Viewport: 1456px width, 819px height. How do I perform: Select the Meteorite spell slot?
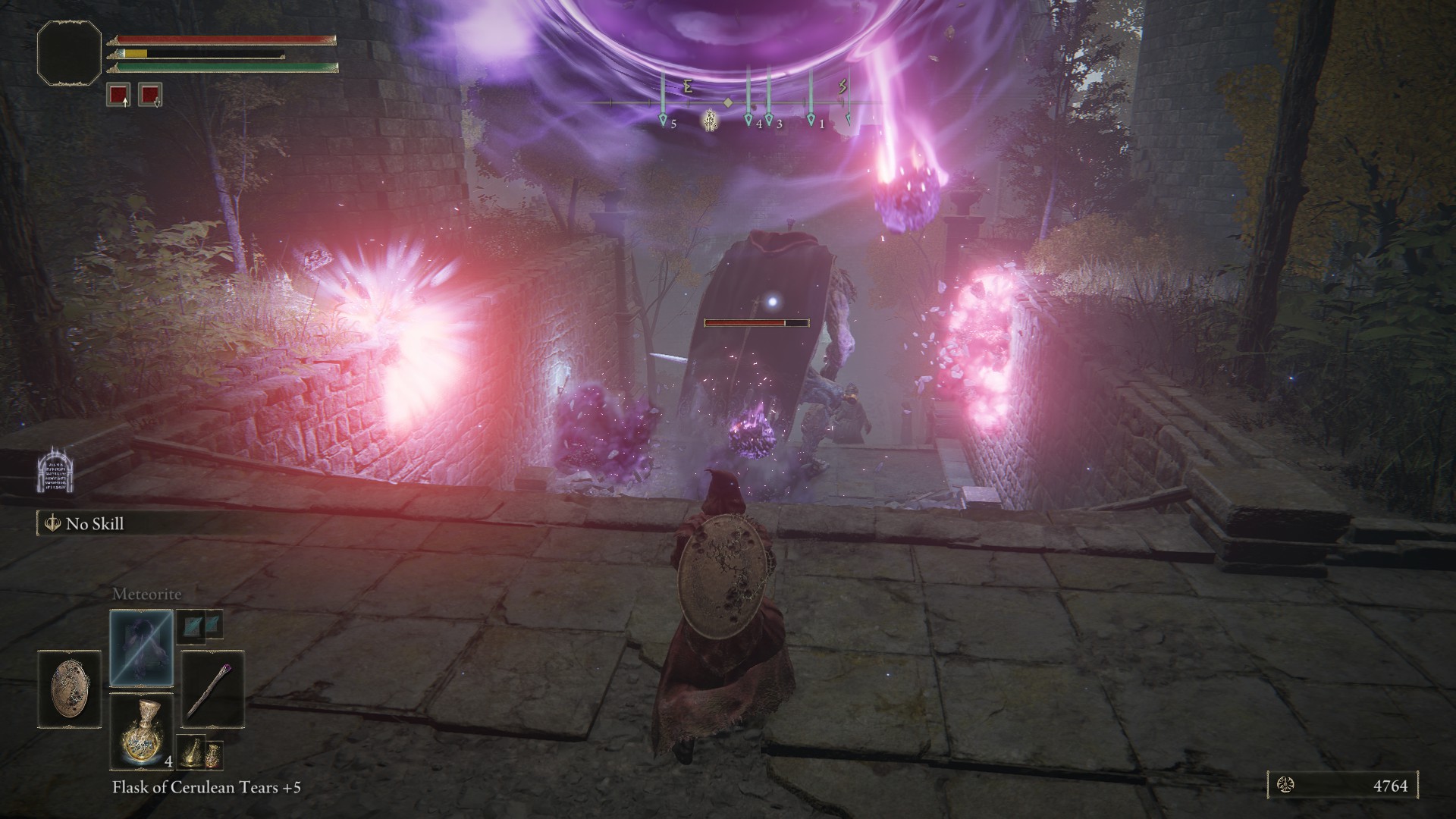[142, 647]
